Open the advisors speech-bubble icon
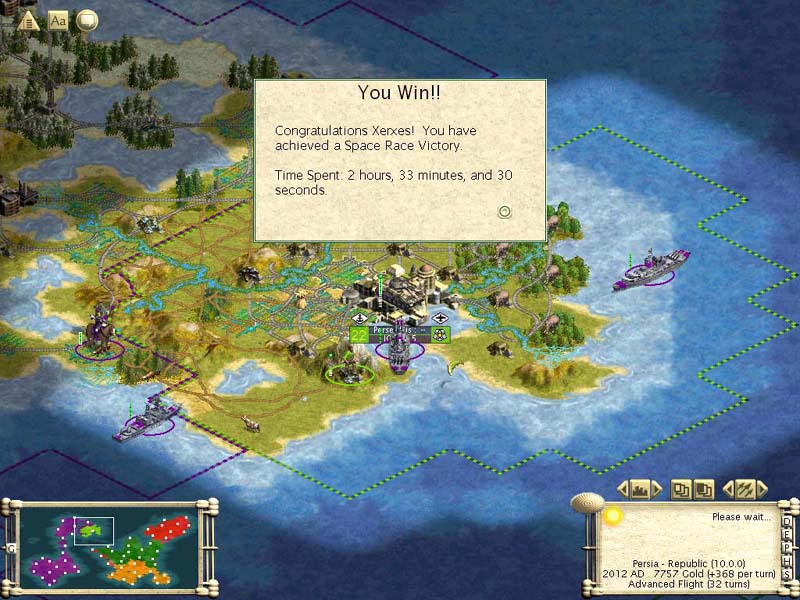This screenshot has height=600, width=800. click(x=87, y=19)
